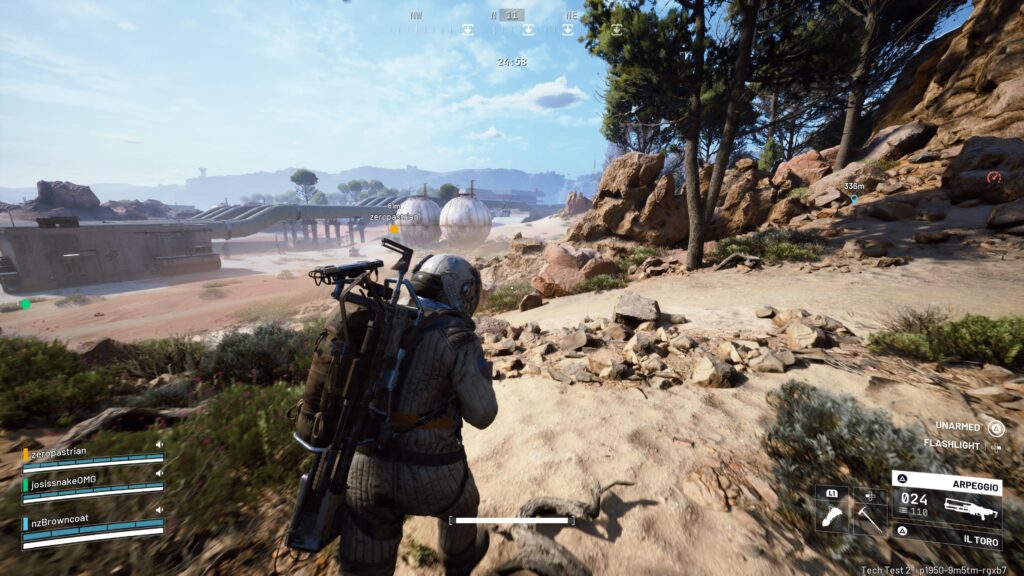Viewport: 1024px width, 576px height.
Task: Click the orange zeropastrian teammate marker
Action: click(394, 229)
